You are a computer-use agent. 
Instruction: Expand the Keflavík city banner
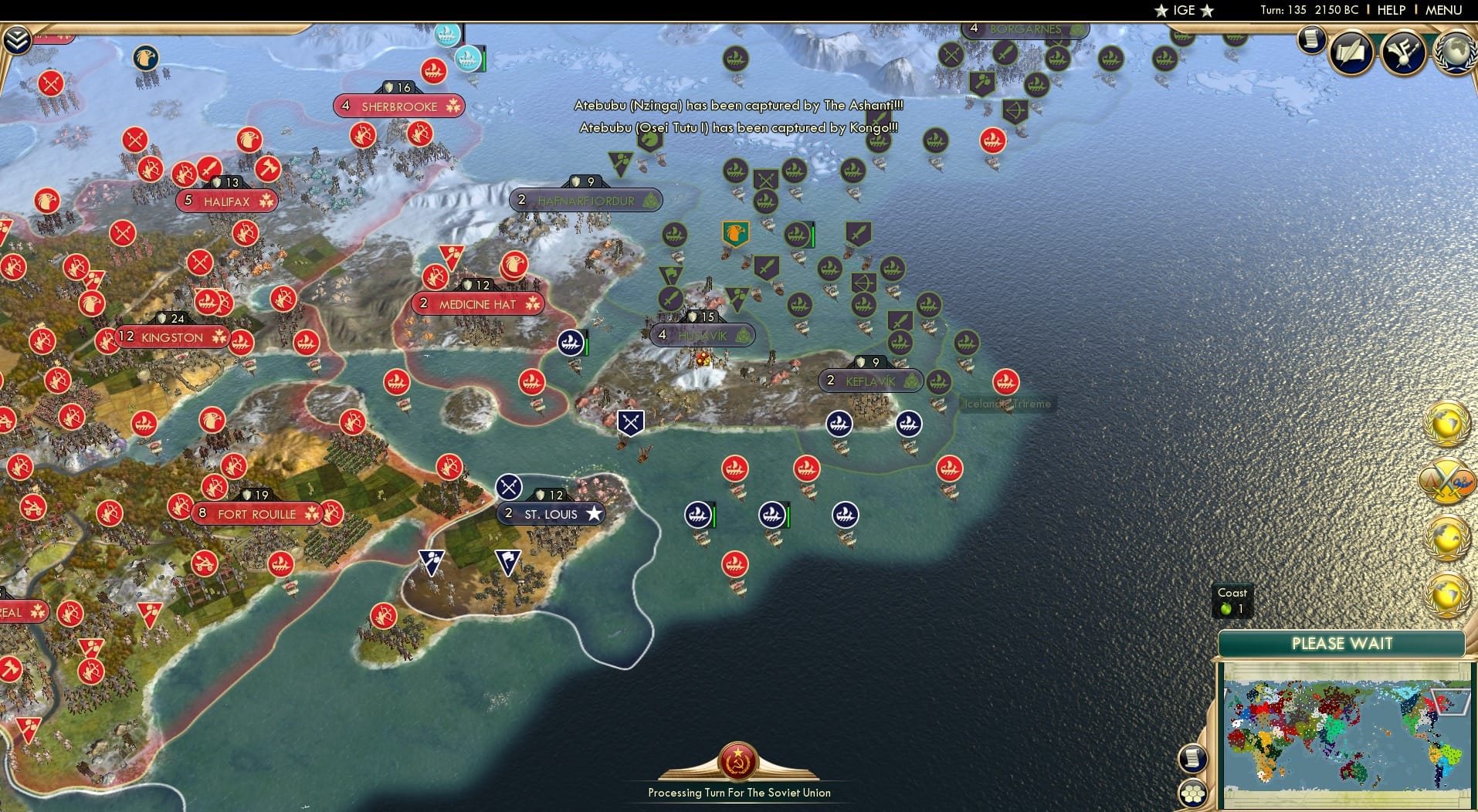pos(871,380)
